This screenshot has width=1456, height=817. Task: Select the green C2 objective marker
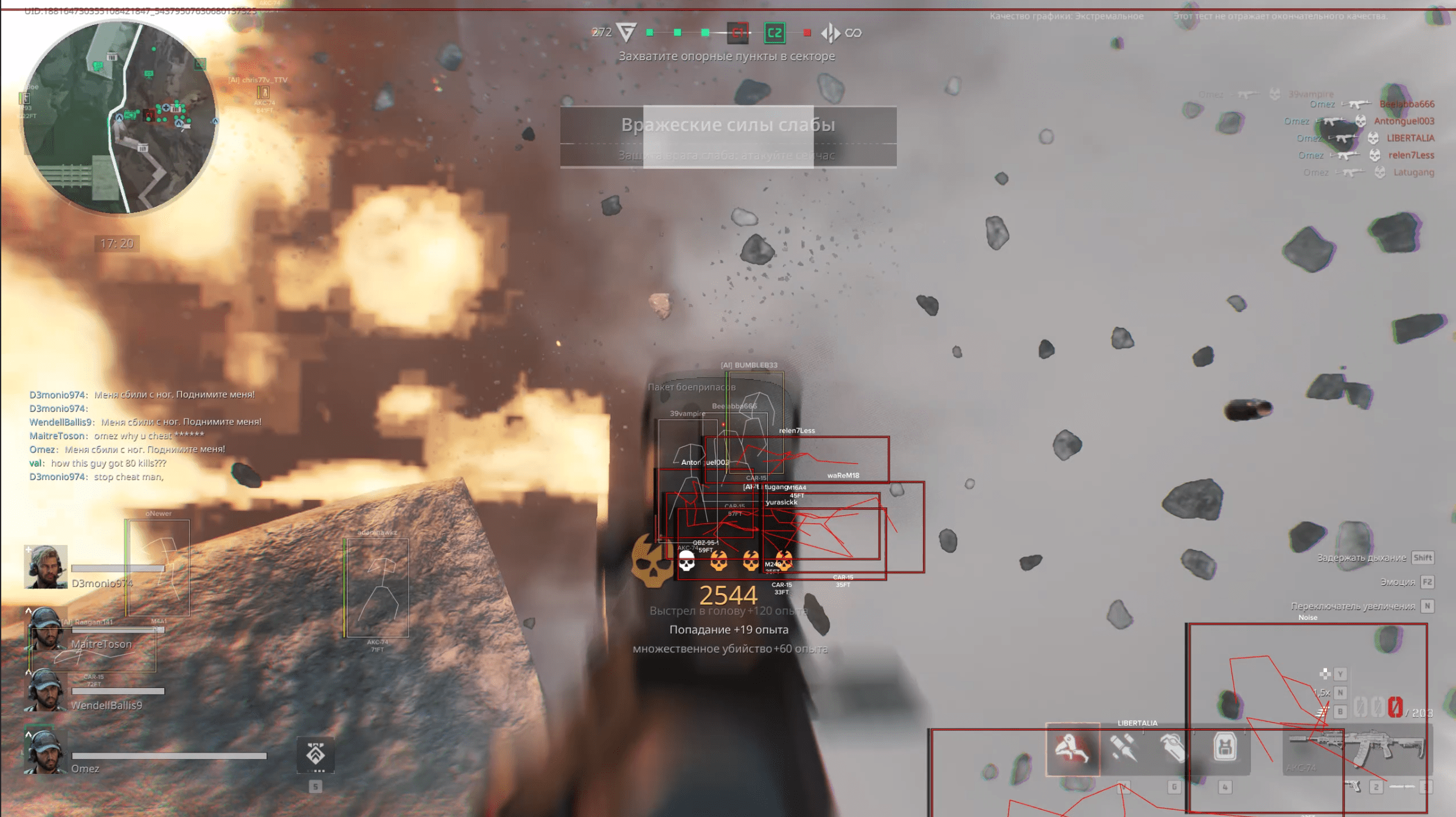774,33
